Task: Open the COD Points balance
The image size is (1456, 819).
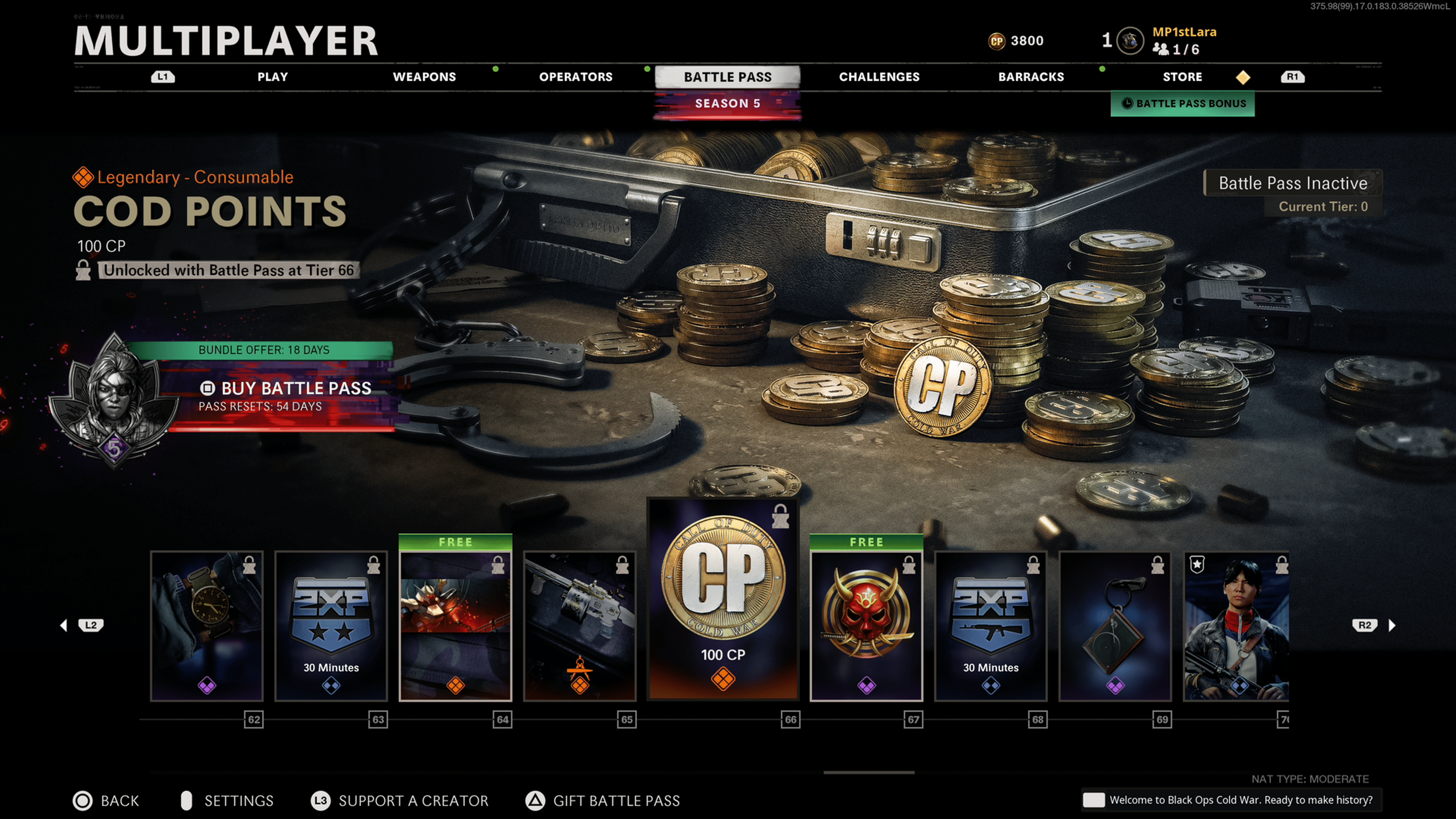Action: pos(1016,41)
